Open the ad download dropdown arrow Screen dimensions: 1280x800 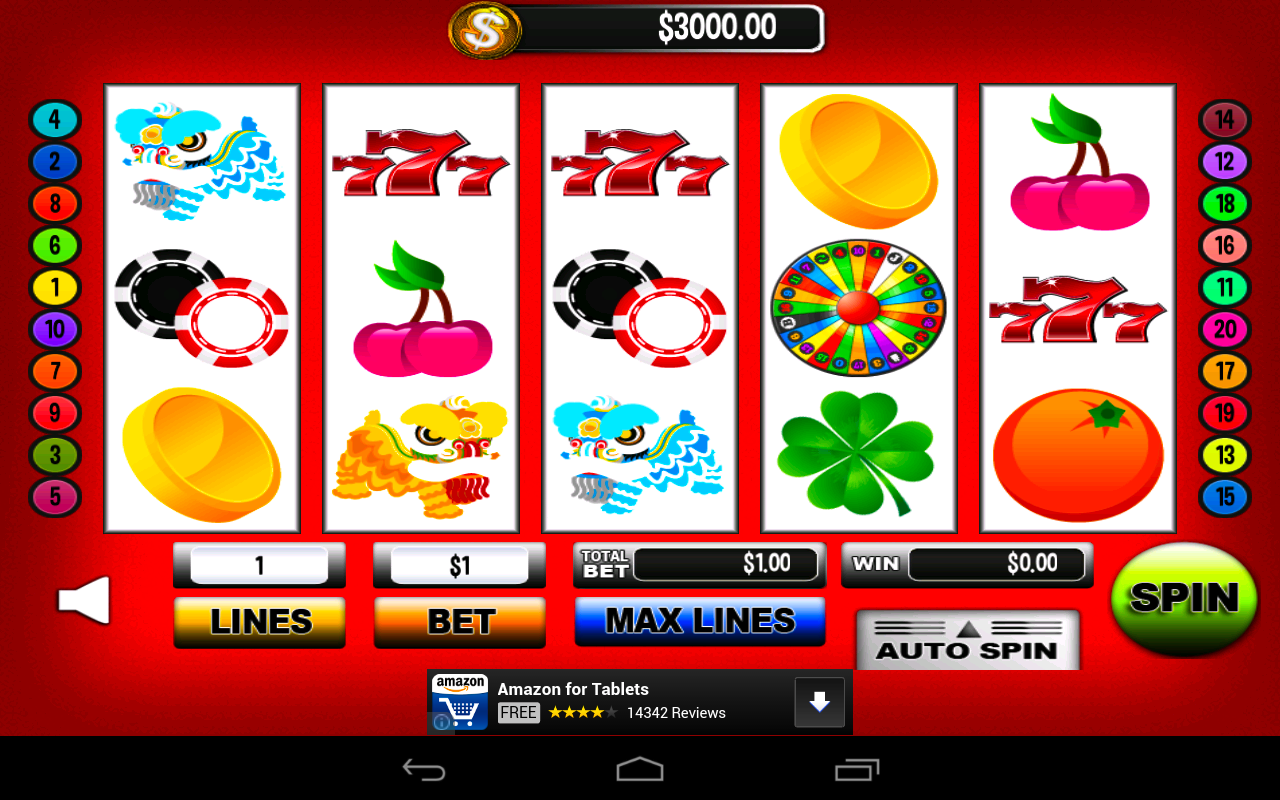click(x=819, y=701)
